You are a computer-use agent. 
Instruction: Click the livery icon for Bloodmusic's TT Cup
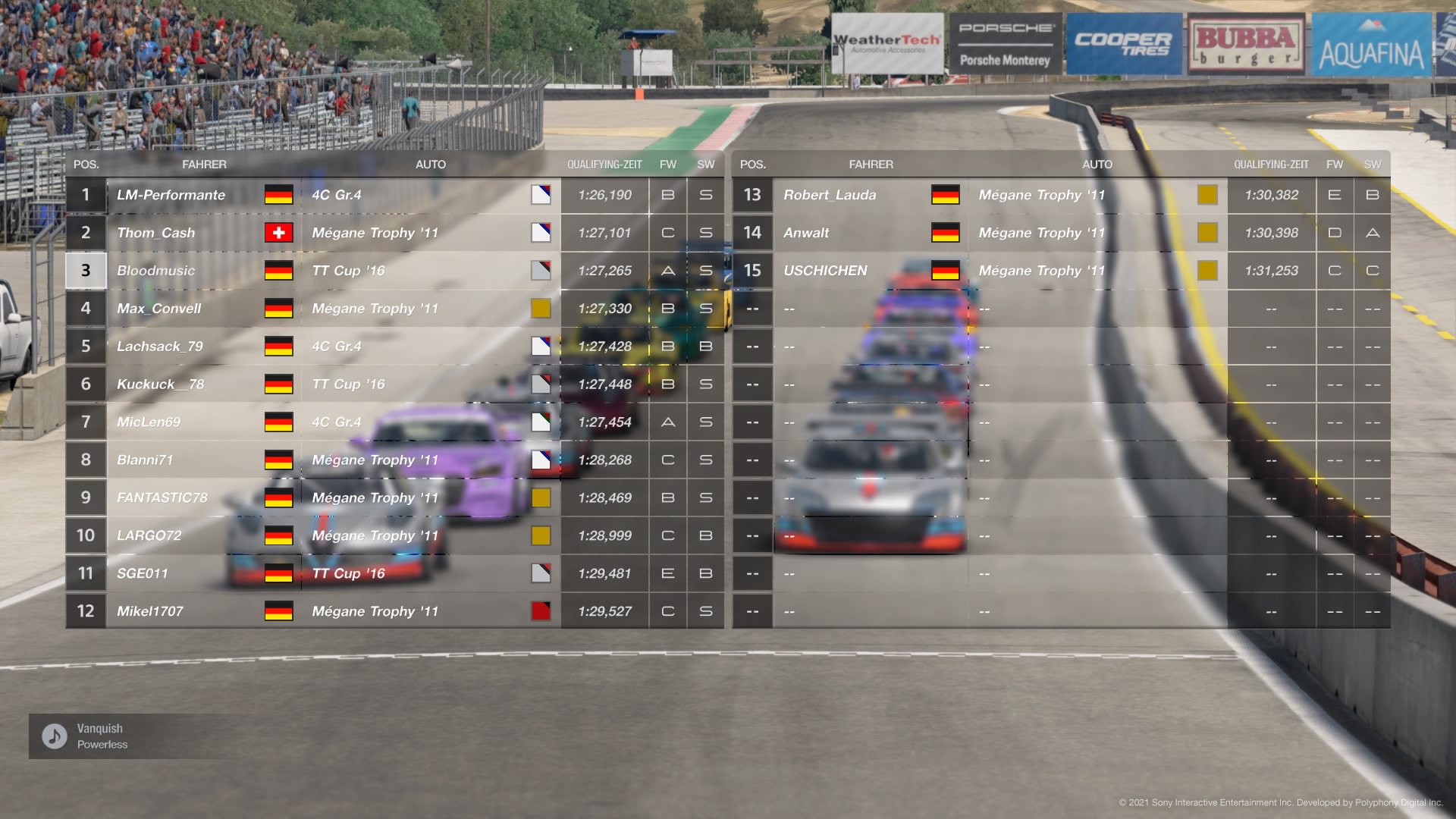coord(541,271)
